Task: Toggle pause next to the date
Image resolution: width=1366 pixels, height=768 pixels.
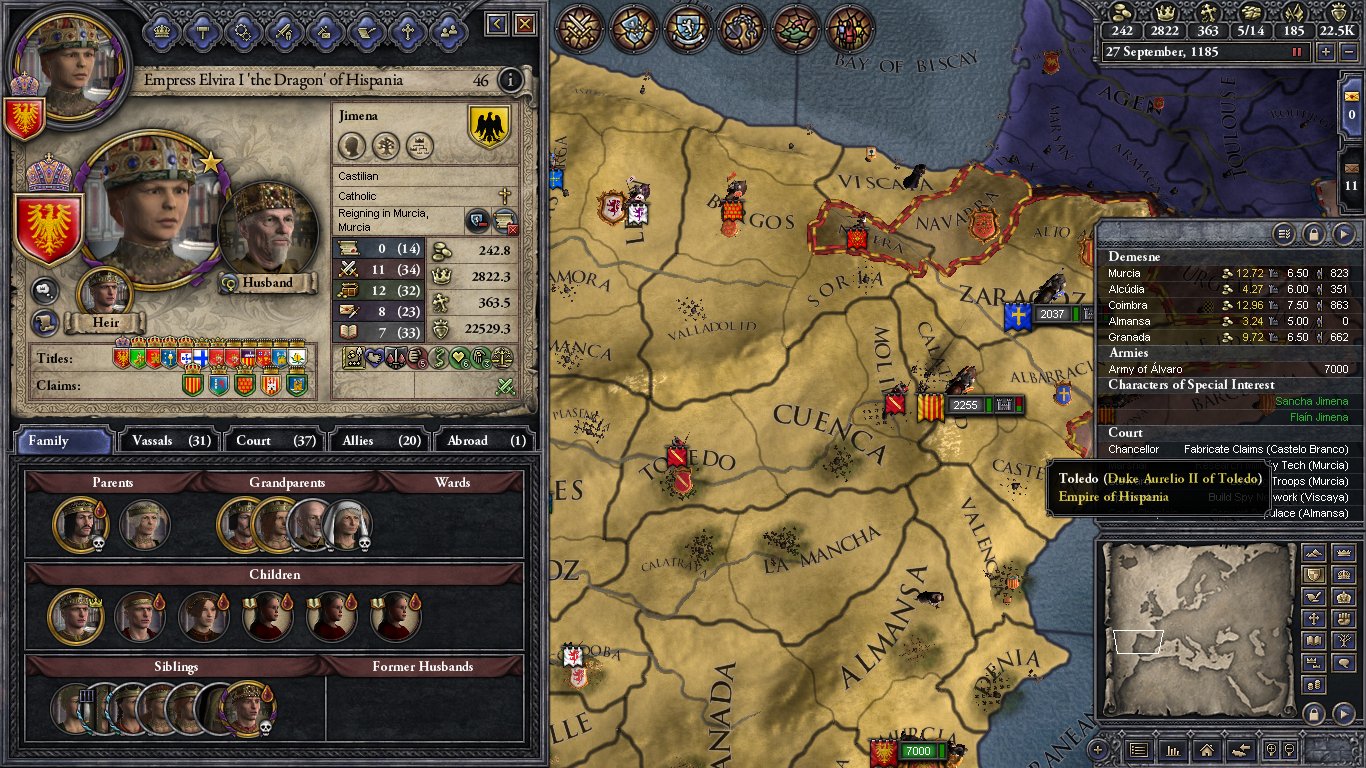Action: [x=1298, y=52]
